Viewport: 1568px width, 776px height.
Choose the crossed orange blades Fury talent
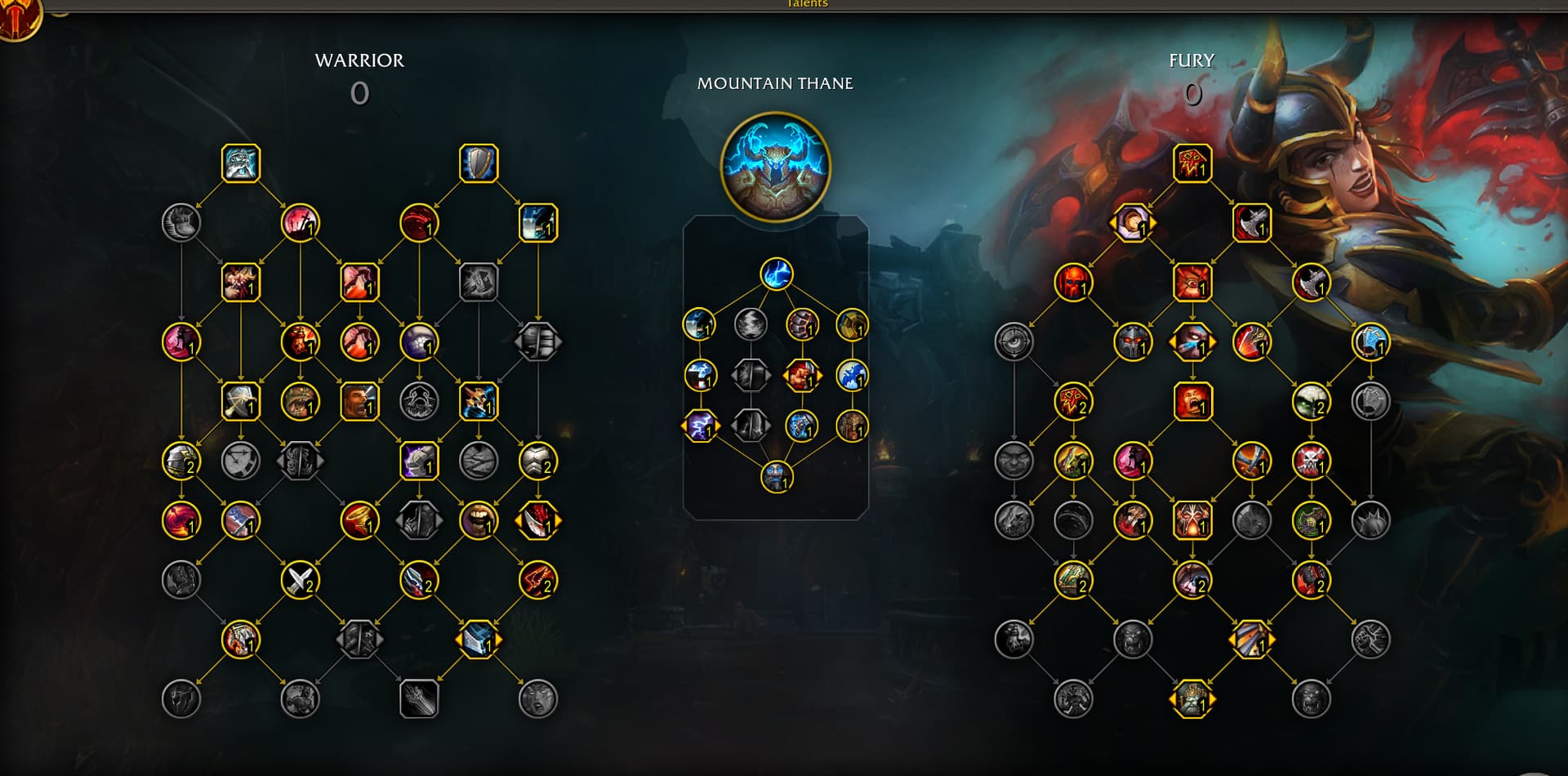tap(1251, 462)
